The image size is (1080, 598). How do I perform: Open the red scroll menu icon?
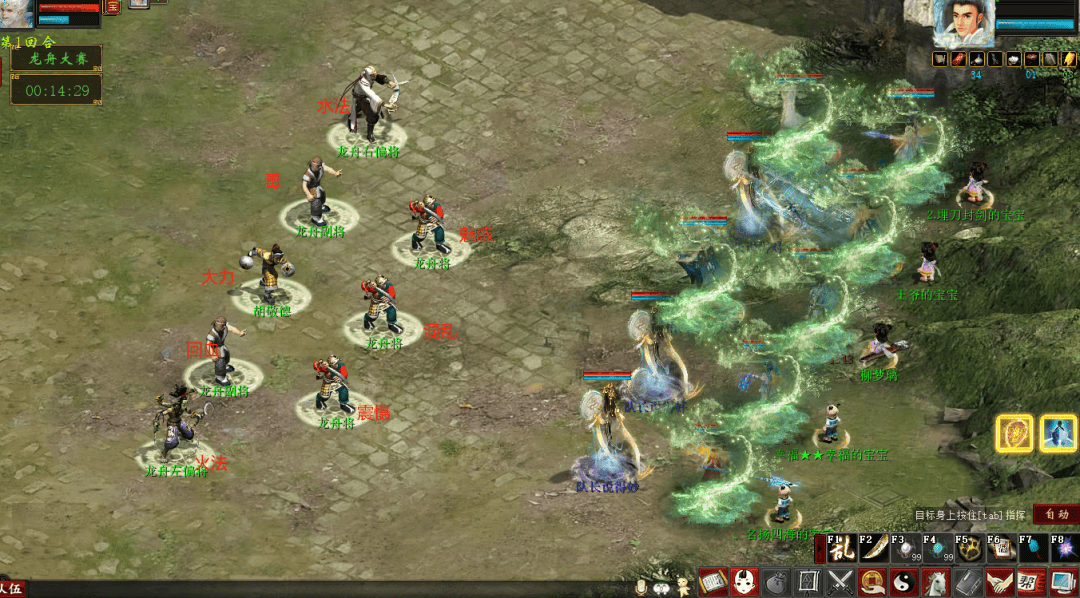coord(712,581)
